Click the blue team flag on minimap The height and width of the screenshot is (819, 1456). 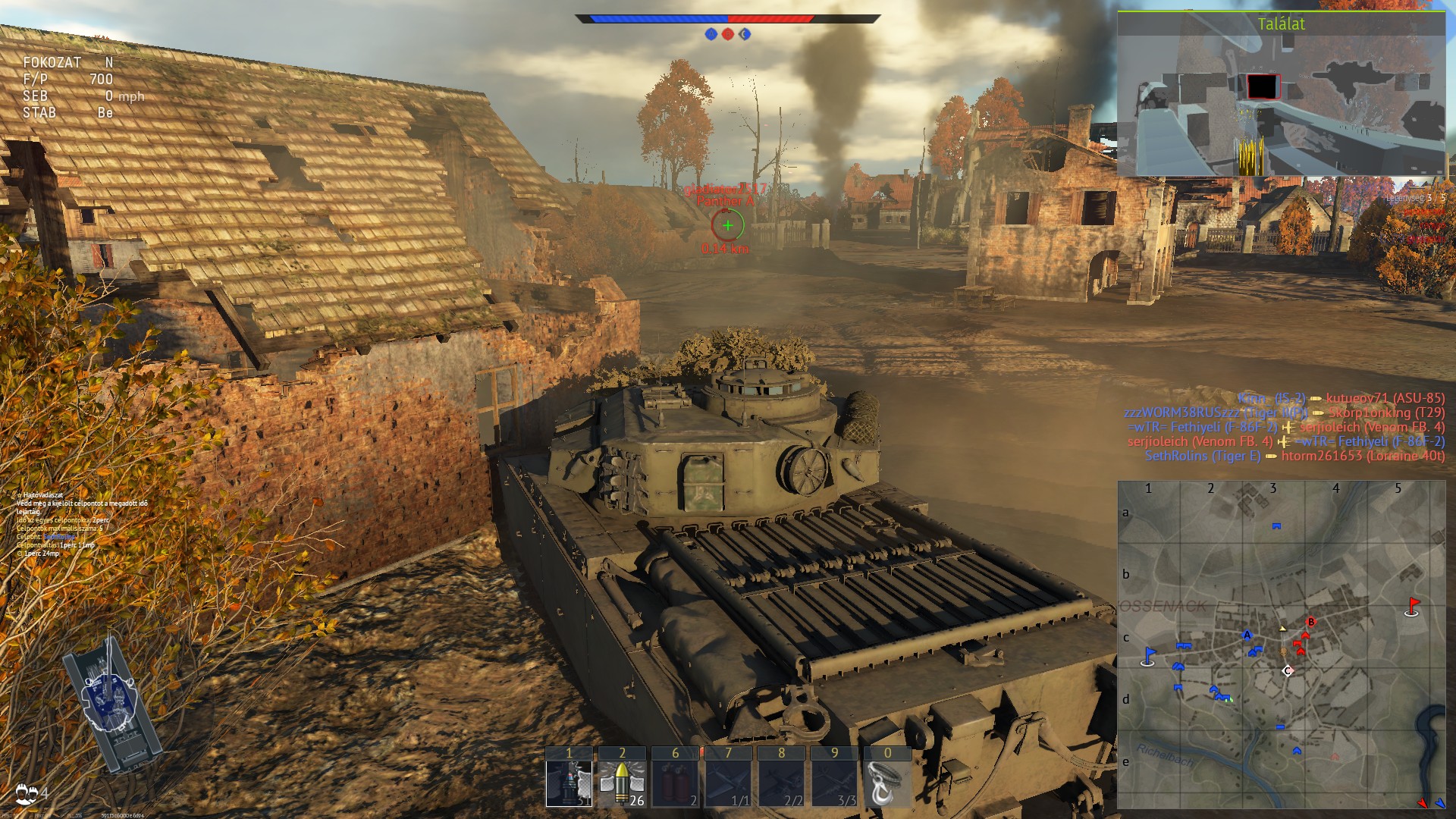[1149, 657]
